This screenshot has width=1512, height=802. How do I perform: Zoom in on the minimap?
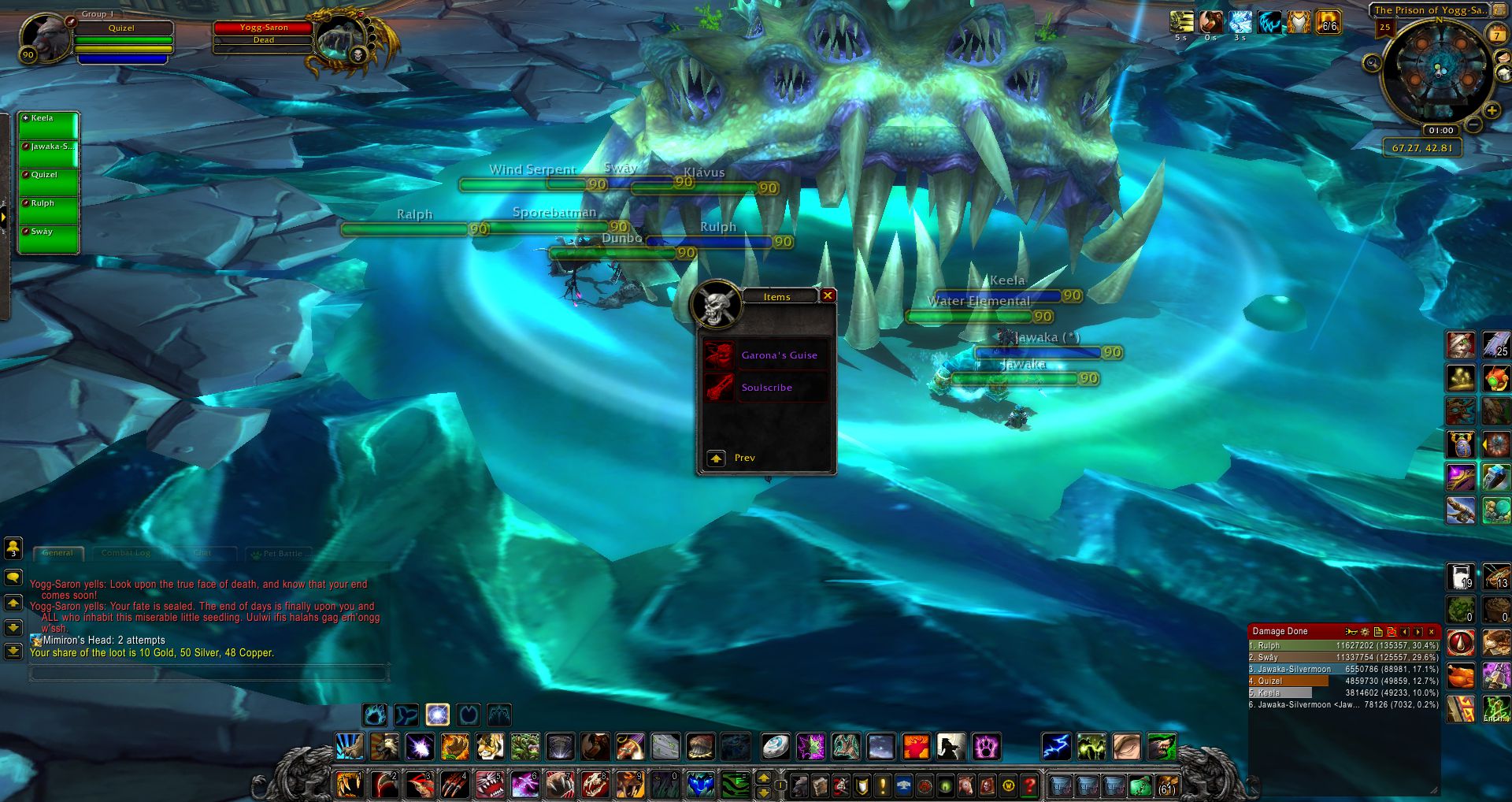click(1492, 111)
